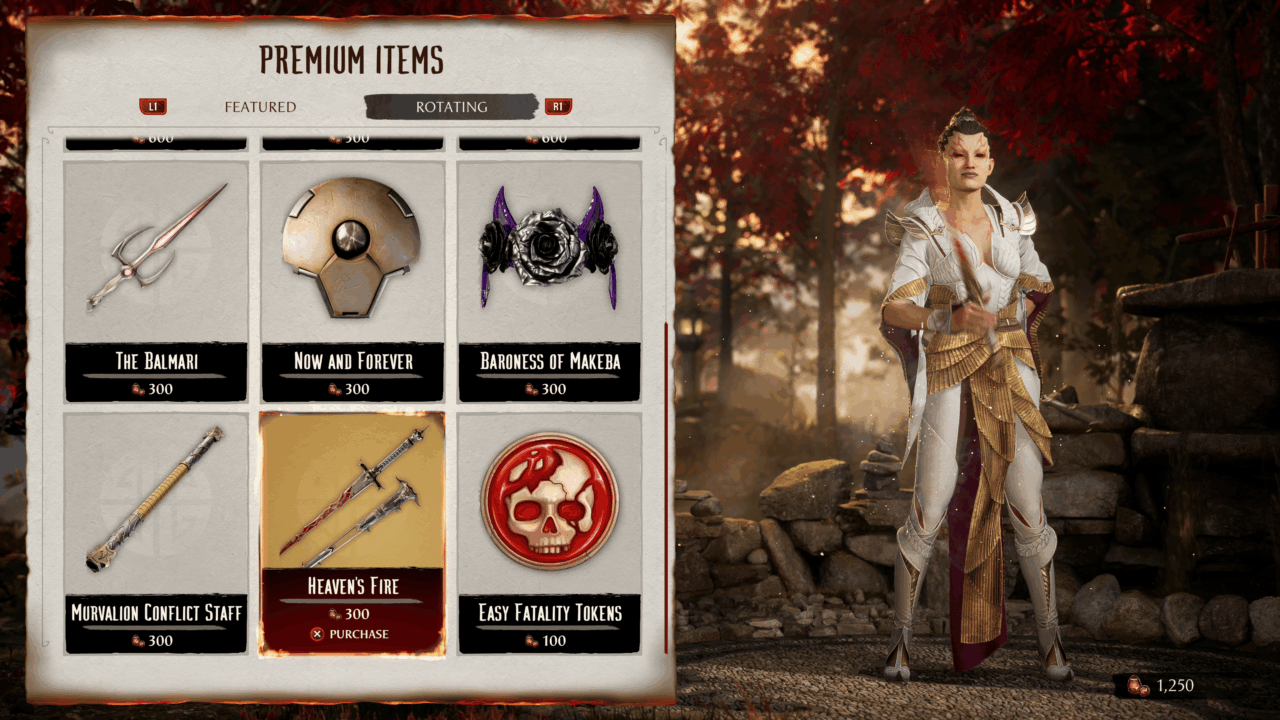Screen dimensions: 1280x720
Task: Select the Rotating tab
Action: (451, 107)
